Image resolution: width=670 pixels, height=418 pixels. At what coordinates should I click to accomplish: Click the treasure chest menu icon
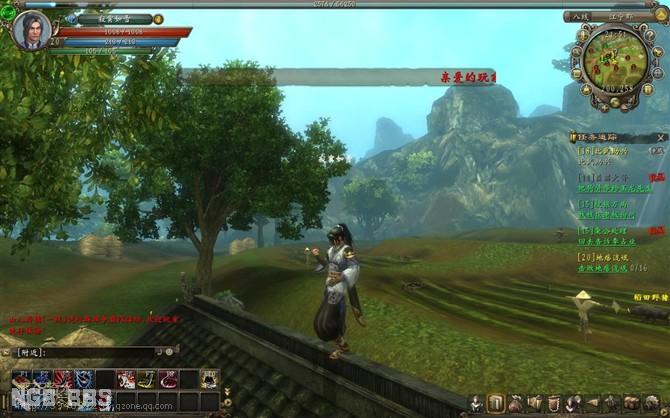click(630, 403)
